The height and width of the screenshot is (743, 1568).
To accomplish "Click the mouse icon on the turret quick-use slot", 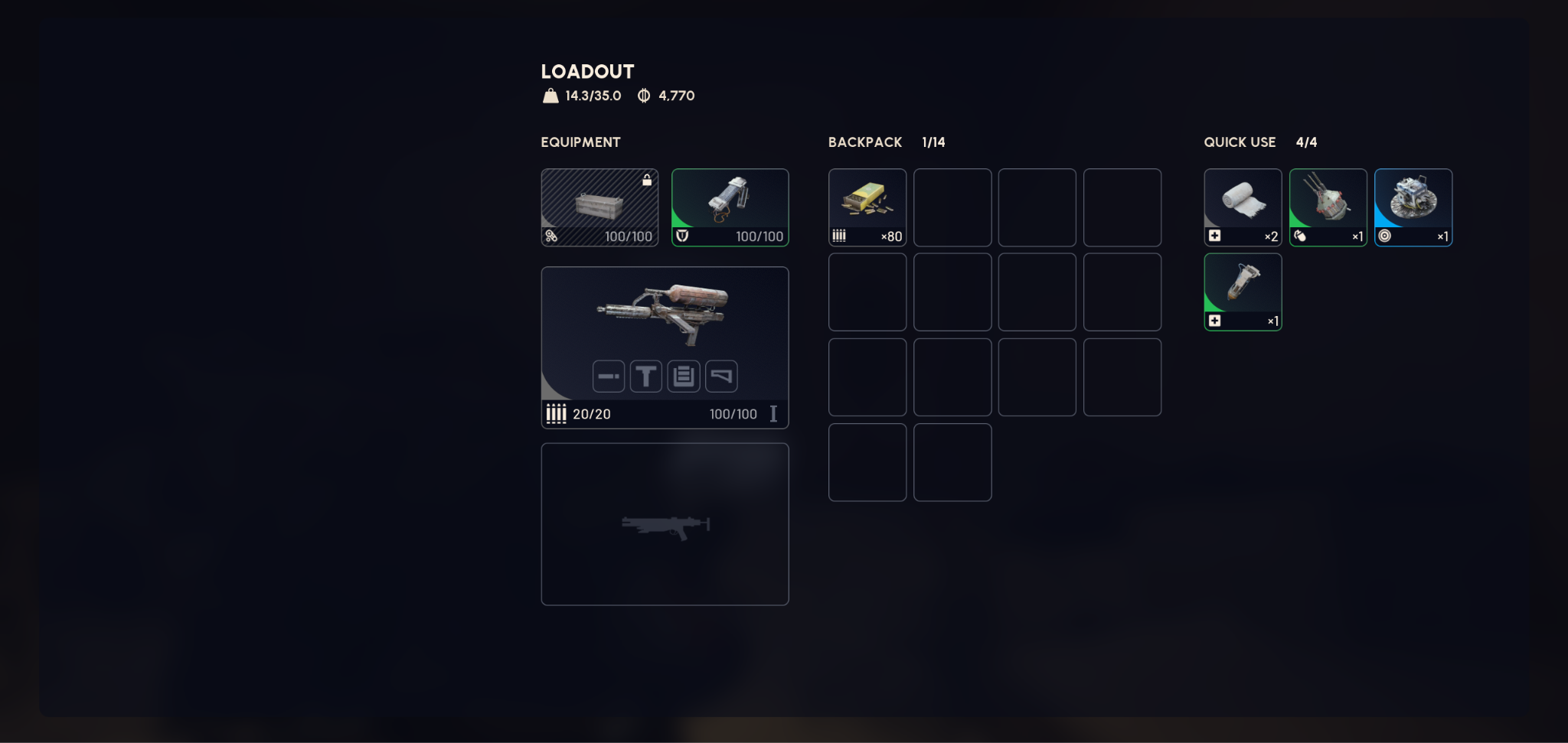I will click(1299, 236).
